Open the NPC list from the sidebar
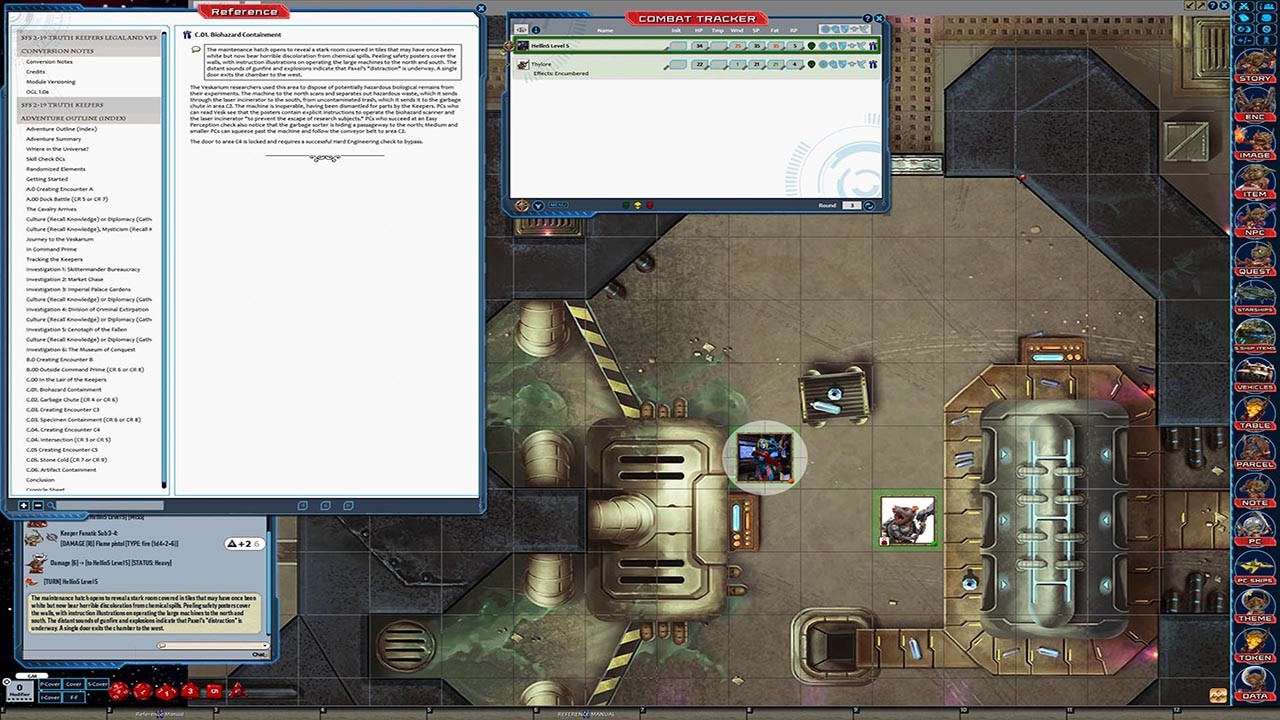1280x720 pixels. 1255,225
